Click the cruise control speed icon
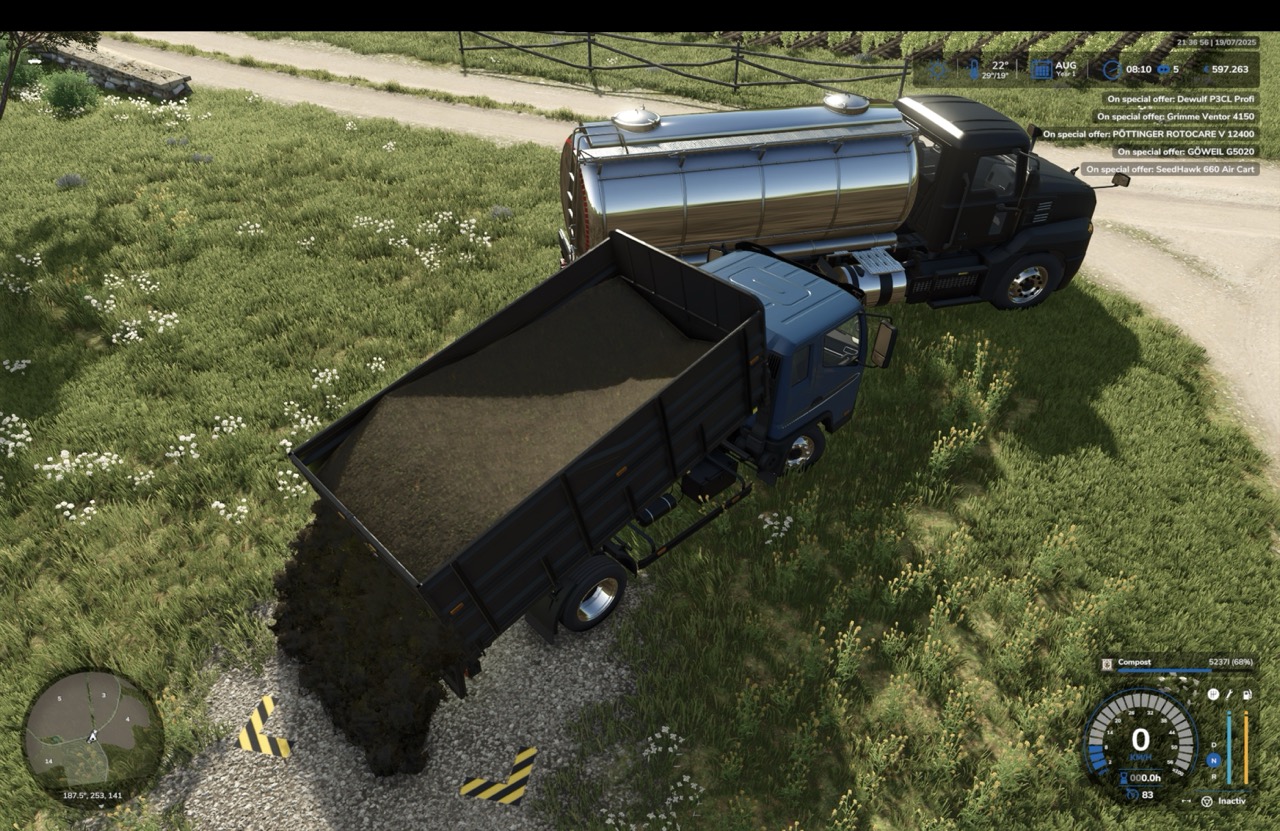The width and height of the screenshot is (1280, 831). (x=1131, y=794)
